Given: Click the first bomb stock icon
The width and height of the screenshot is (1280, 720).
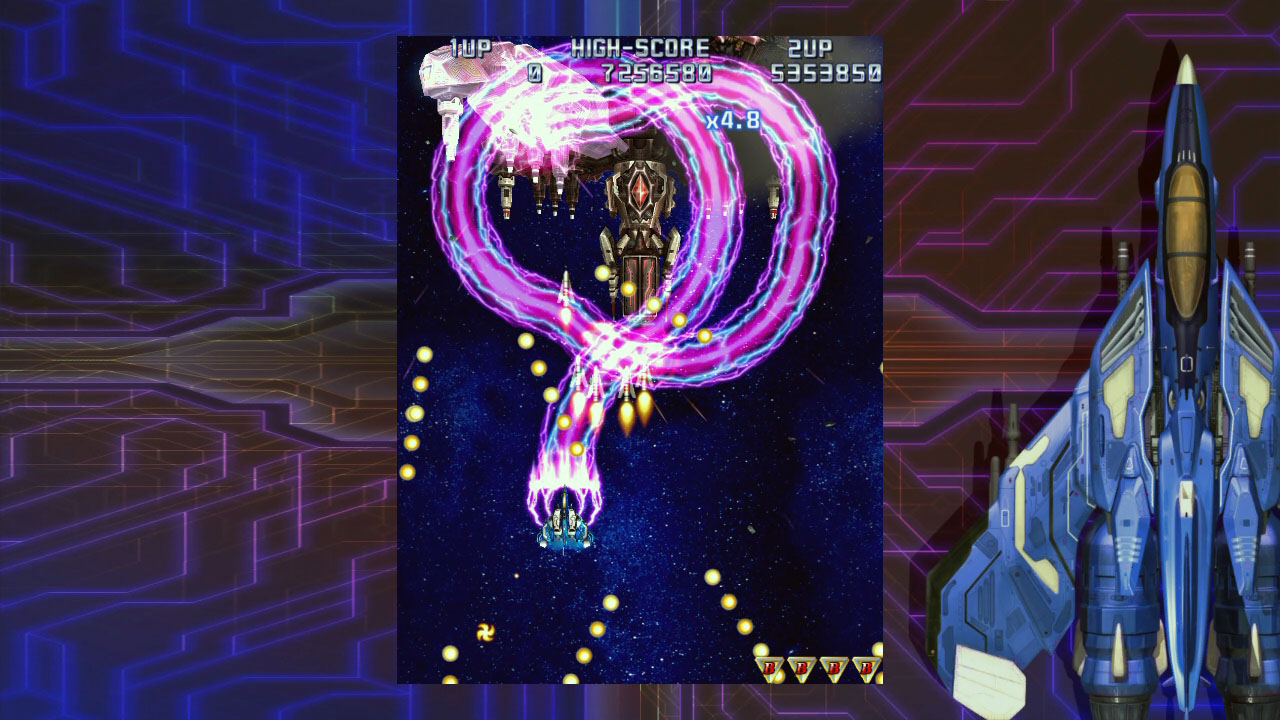Looking at the screenshot, I should tap(769, 666).
